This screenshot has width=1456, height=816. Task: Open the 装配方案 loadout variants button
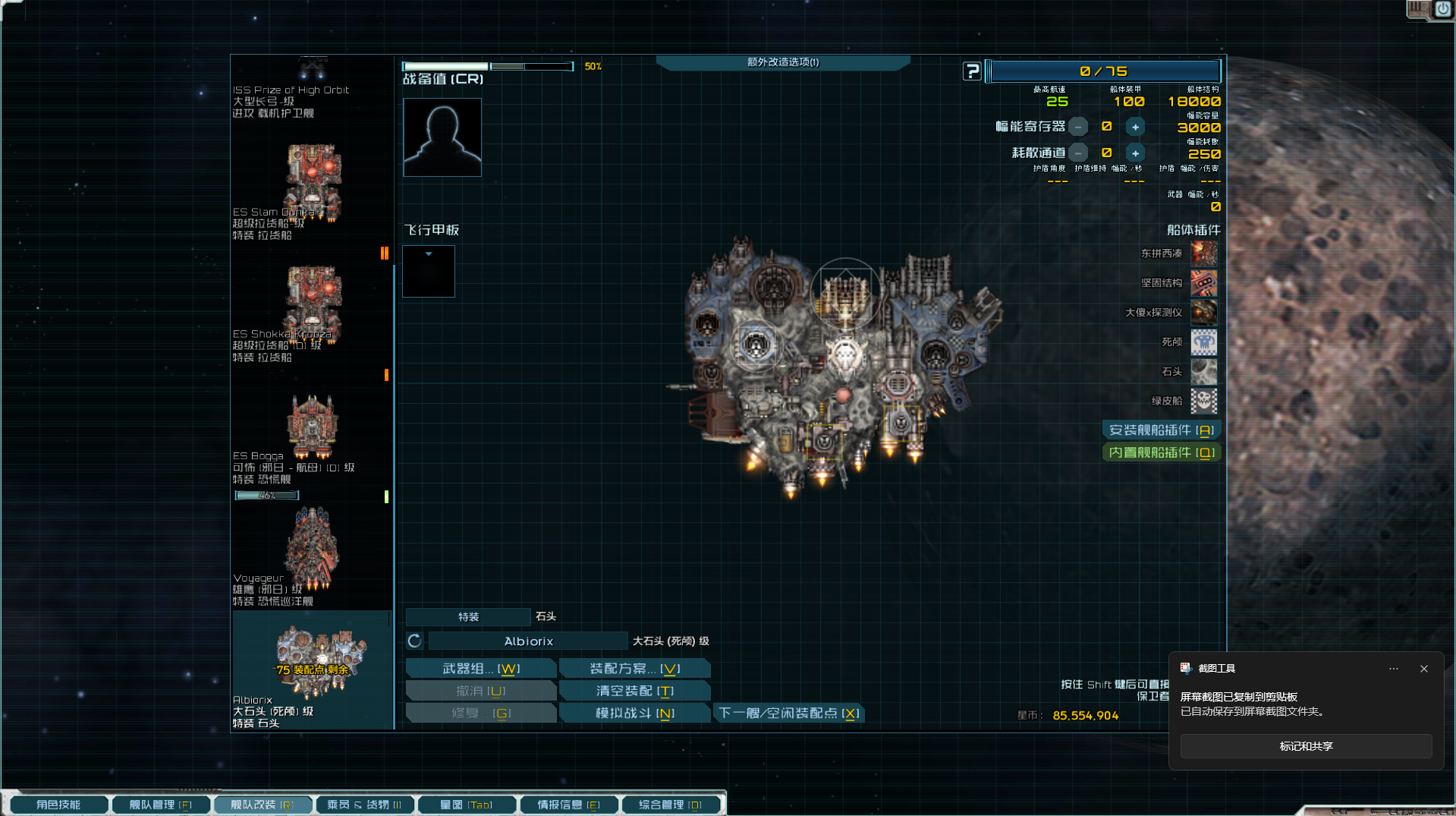(x=634, y=669)
